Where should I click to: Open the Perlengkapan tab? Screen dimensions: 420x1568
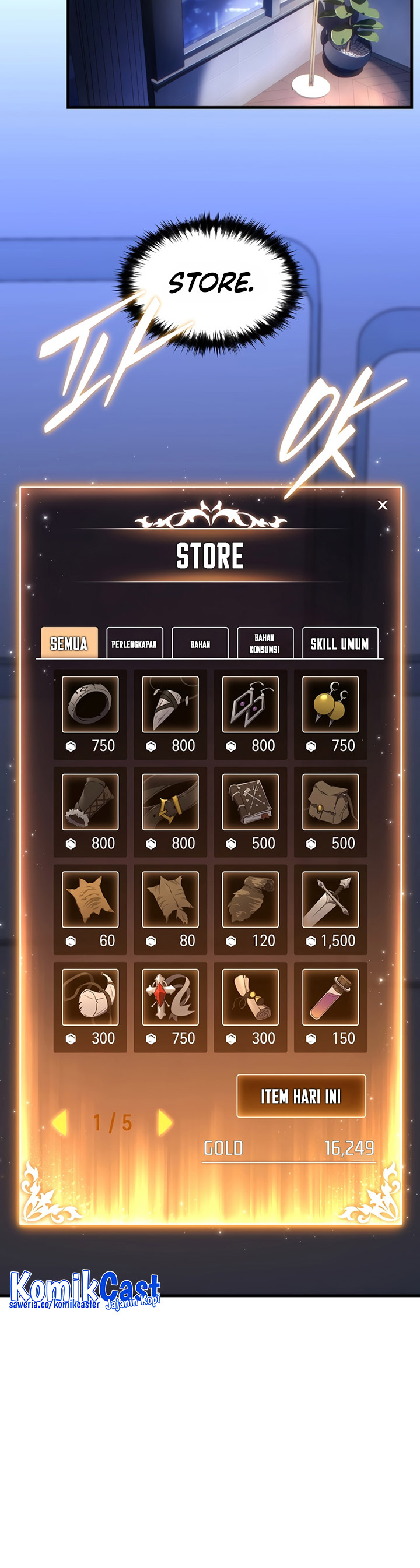(134, 643)
